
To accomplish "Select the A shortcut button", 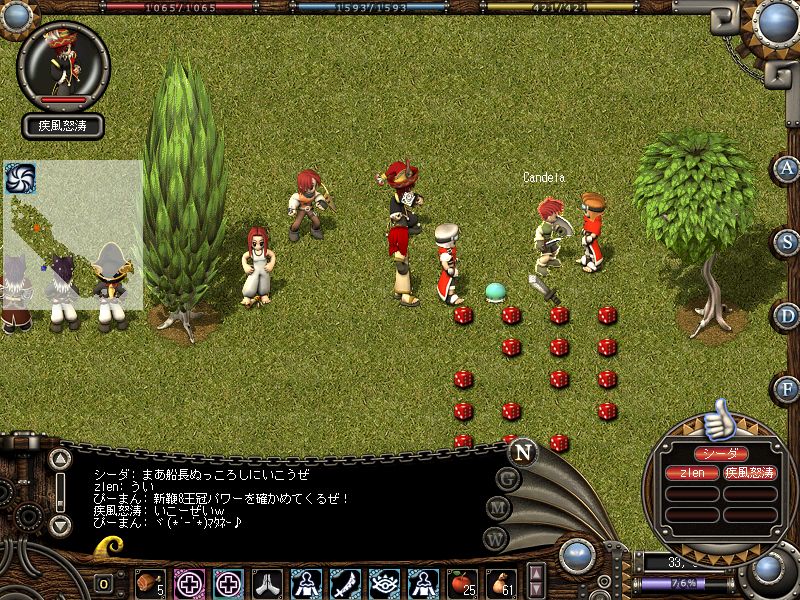I will point(788,169).
